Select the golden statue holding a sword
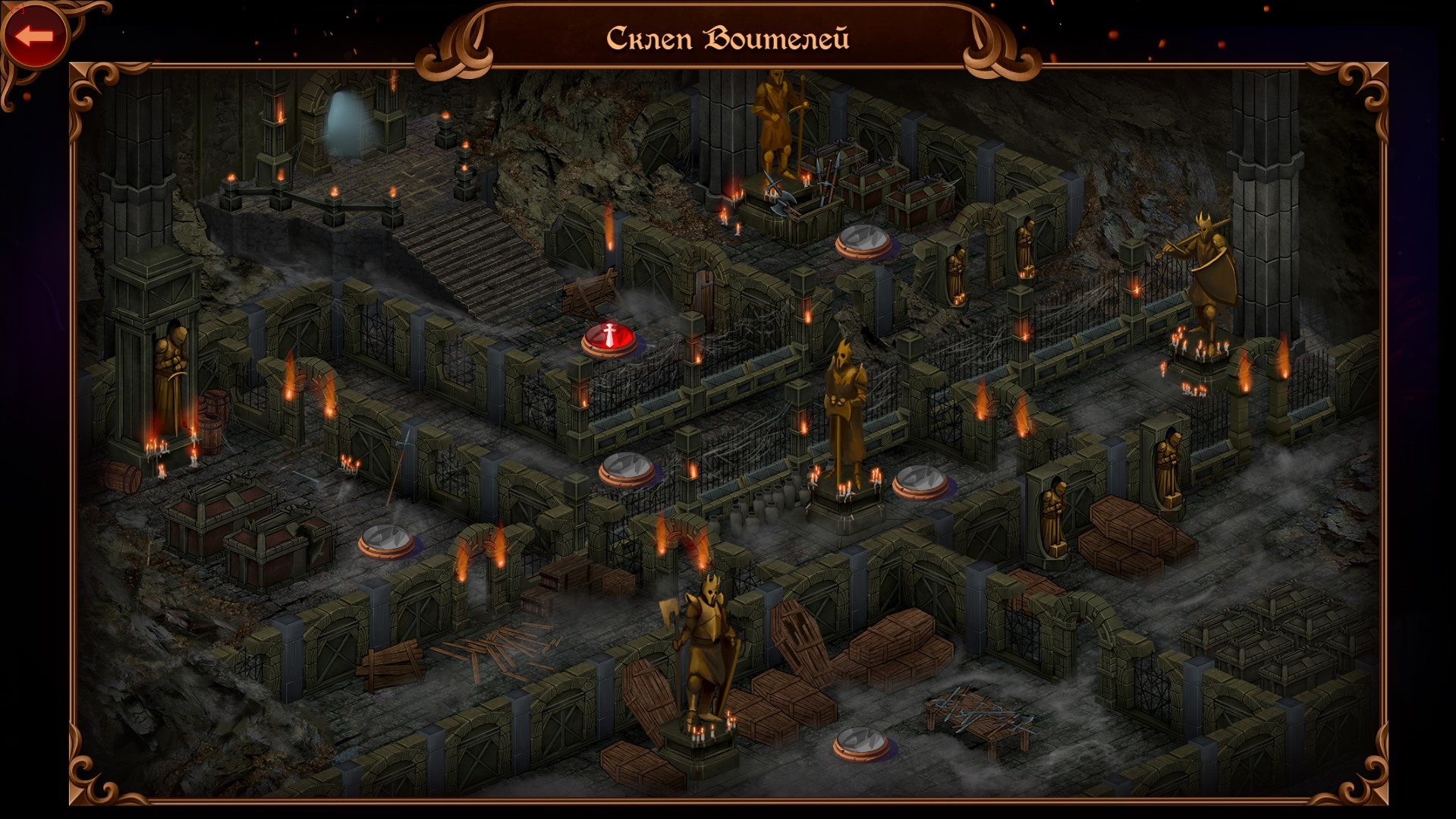This screenshot has width=1456, height=819. 775,129
